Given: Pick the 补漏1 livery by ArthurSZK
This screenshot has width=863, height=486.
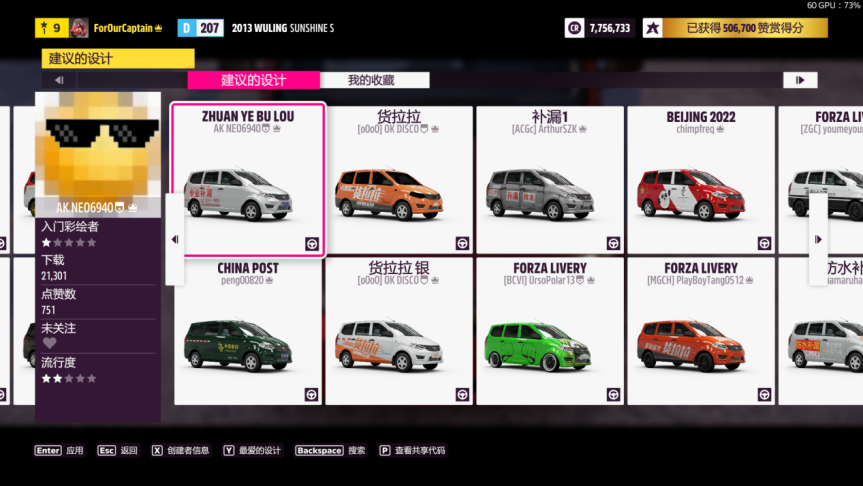Looking at the screenshot, I should 549,181.
